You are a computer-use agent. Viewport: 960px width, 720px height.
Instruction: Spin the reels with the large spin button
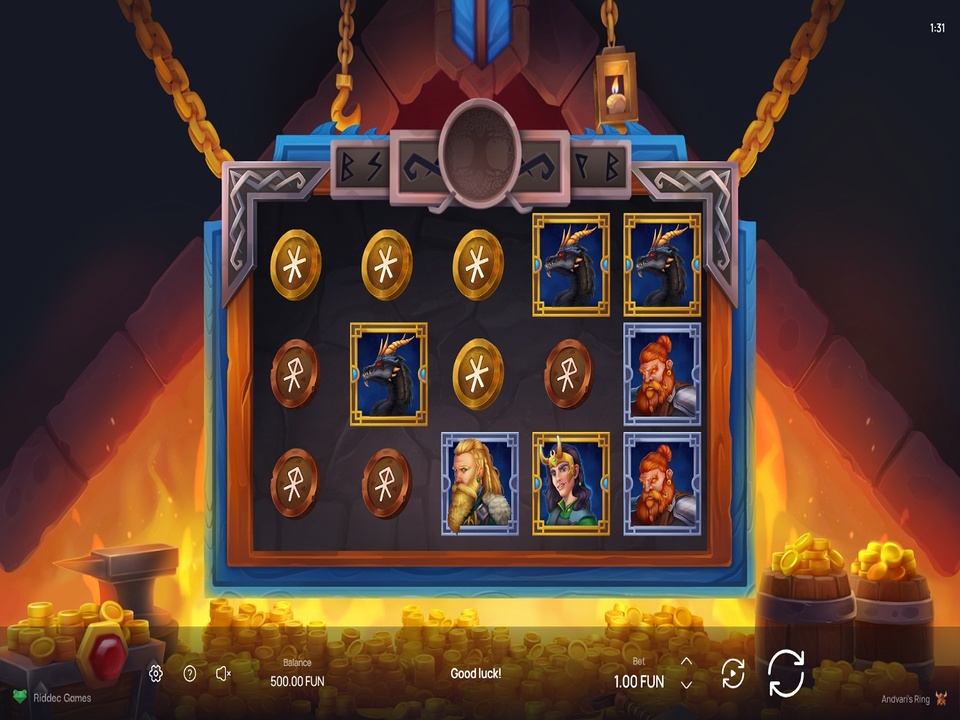coord(786,673)
